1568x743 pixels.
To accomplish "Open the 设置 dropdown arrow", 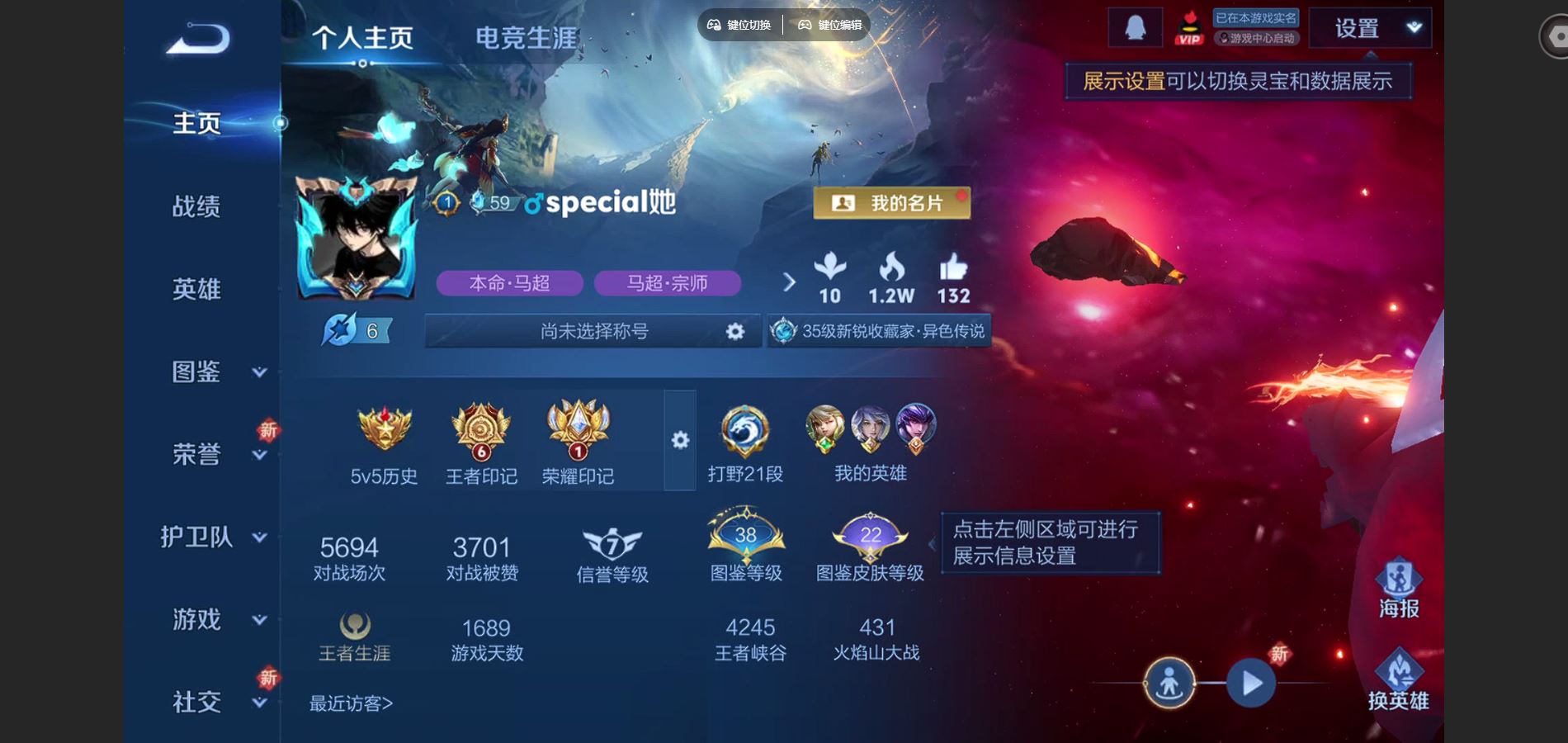I will pos(1413,26).
